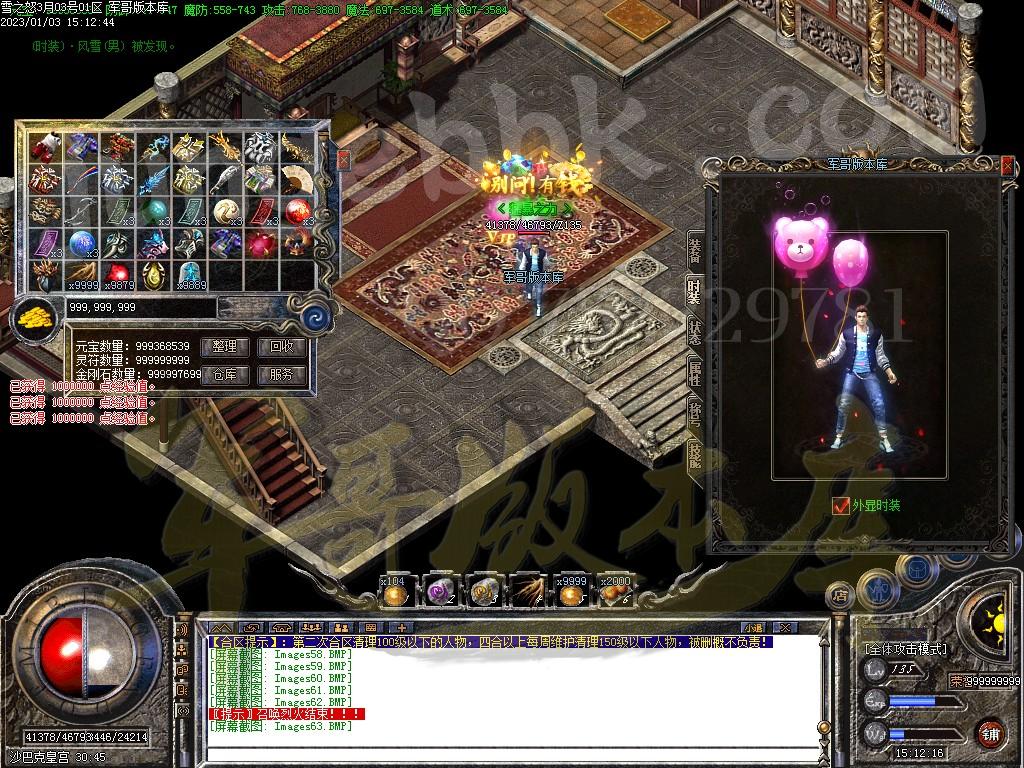This screenshot has width=1024, height=768.
Task: Use the hotbar item with x2000 count
Action: click(x=614, y=593)
